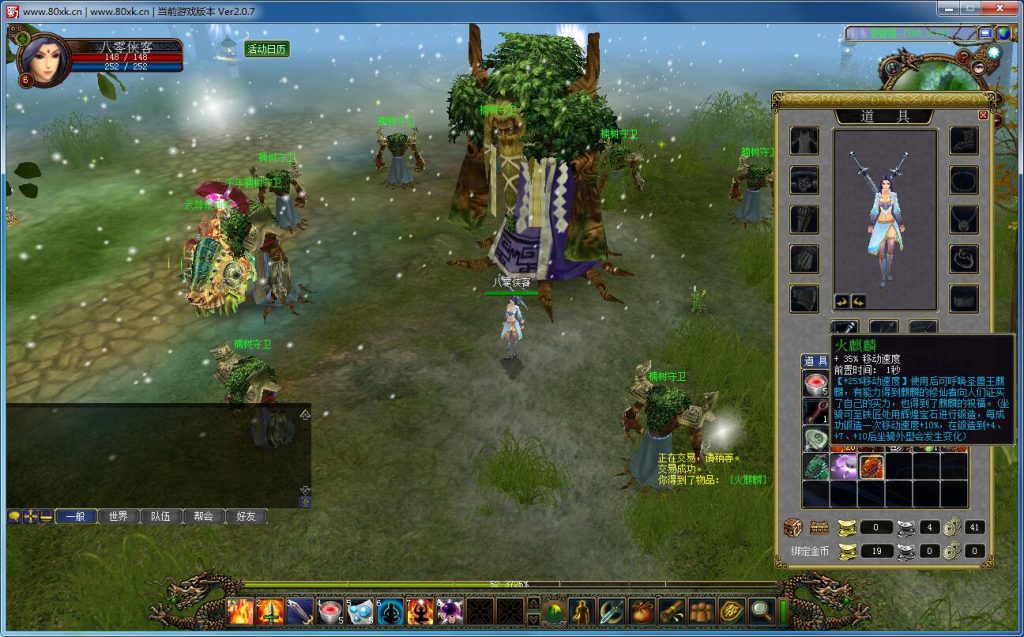Viewport: 1024px width, 637px height.
Task: Use the red potion bowl in the hotbar
Action: (x=330, y=611)
